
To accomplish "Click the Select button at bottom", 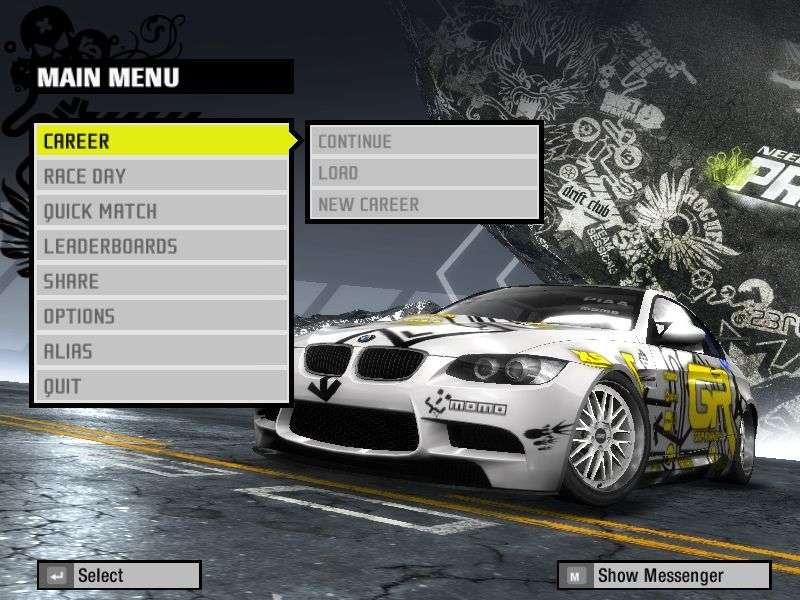I will click(119, 575).
